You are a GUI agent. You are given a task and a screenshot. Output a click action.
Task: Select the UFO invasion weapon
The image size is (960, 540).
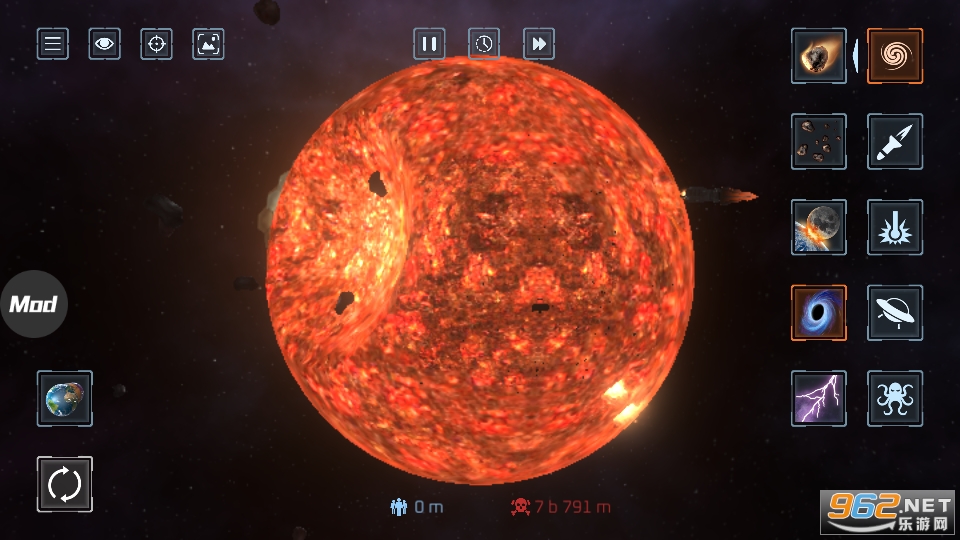(x=895, y=313)
